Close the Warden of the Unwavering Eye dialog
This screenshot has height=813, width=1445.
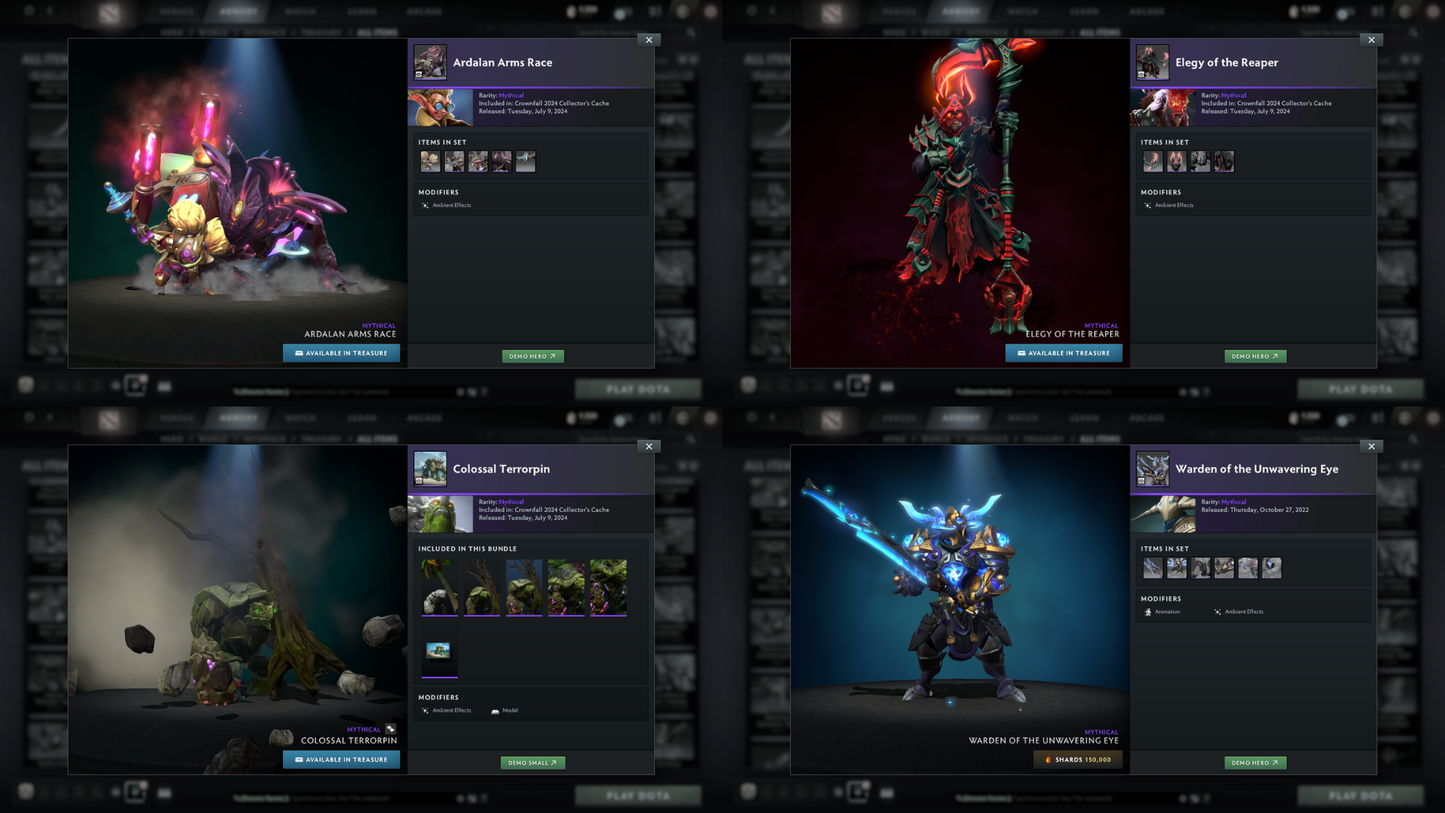point(1371,446)
